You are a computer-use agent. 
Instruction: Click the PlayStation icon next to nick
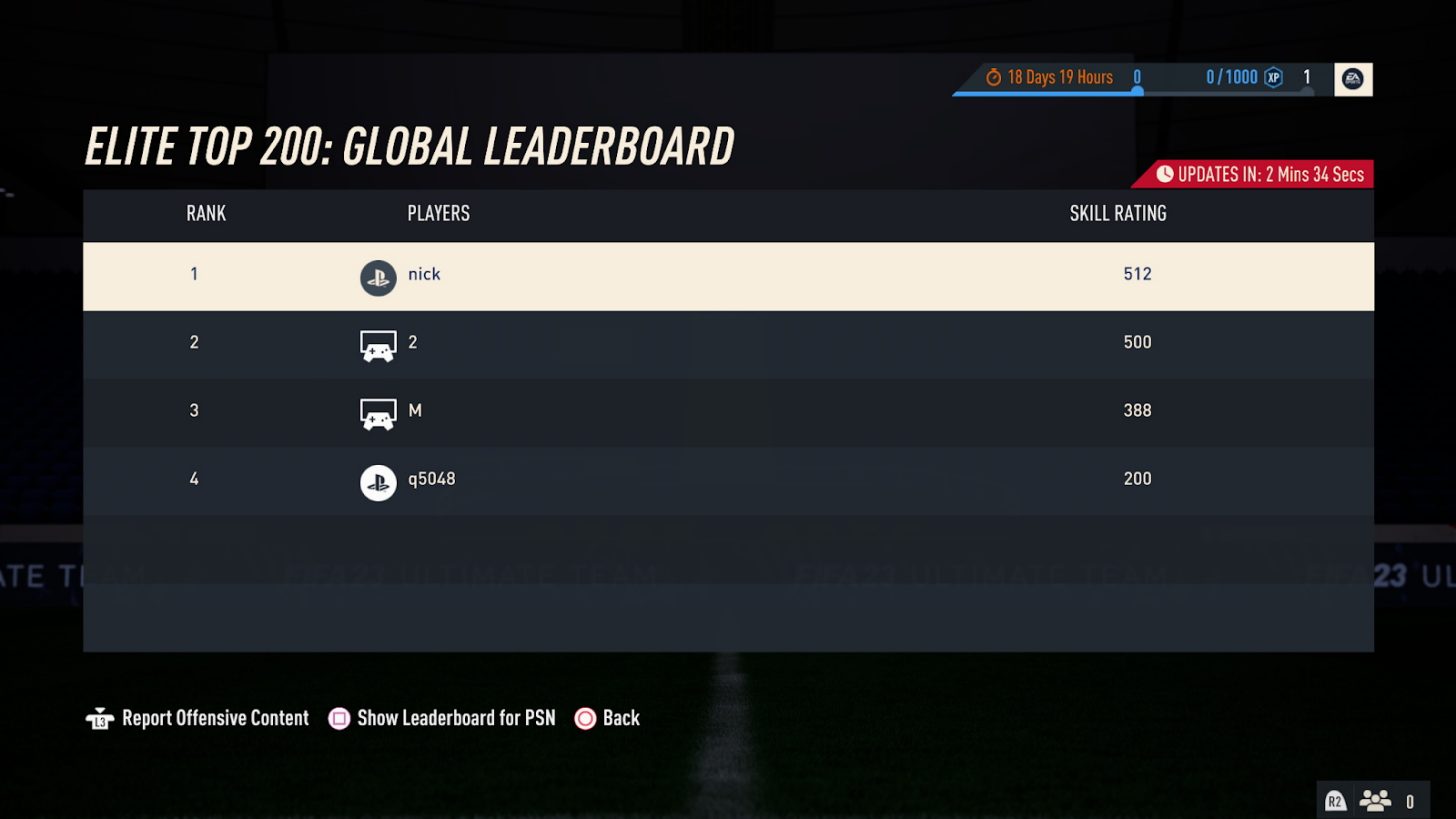coord(378,277)
